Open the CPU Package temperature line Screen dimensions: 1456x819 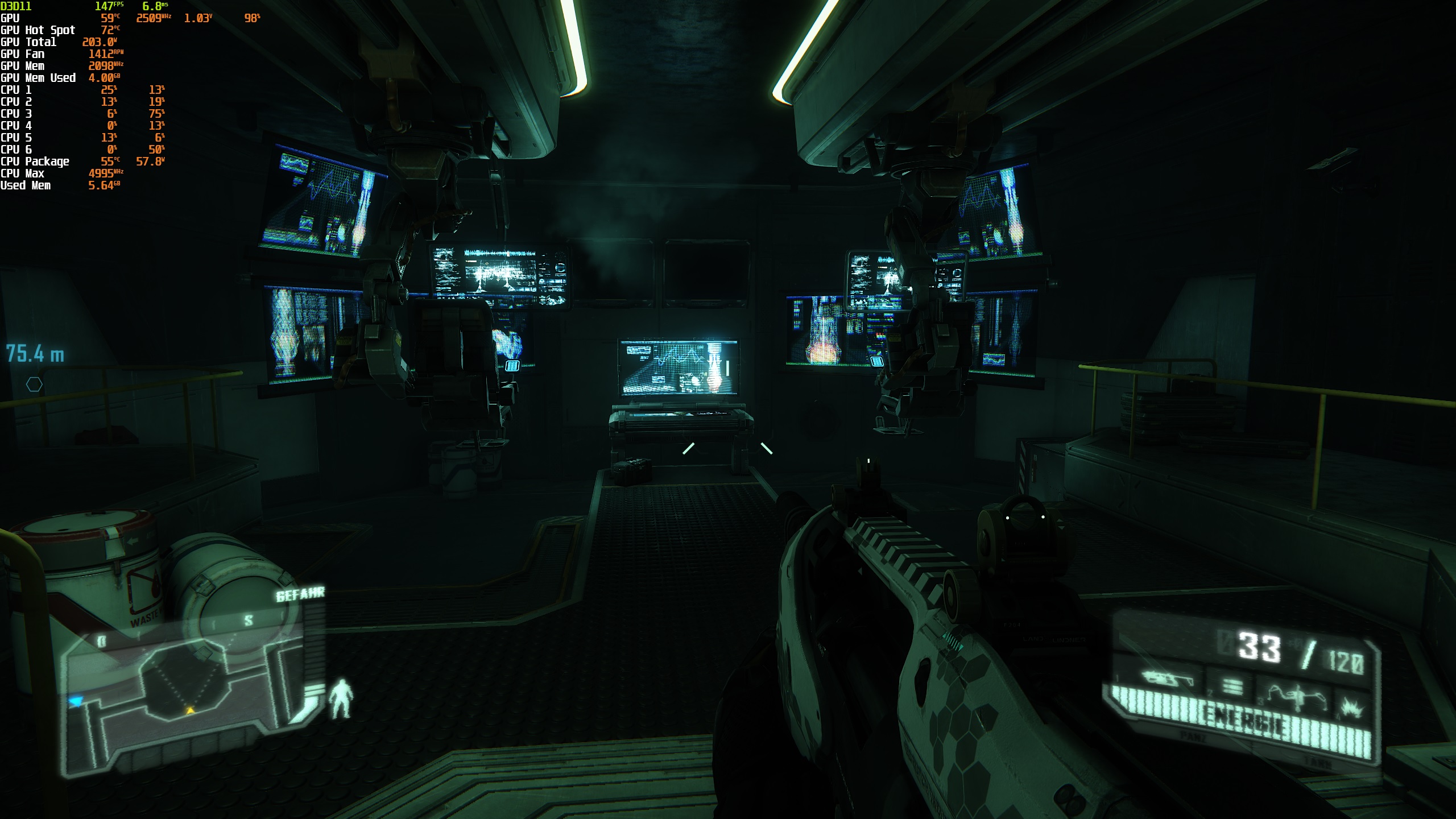[x=36, y=161]
